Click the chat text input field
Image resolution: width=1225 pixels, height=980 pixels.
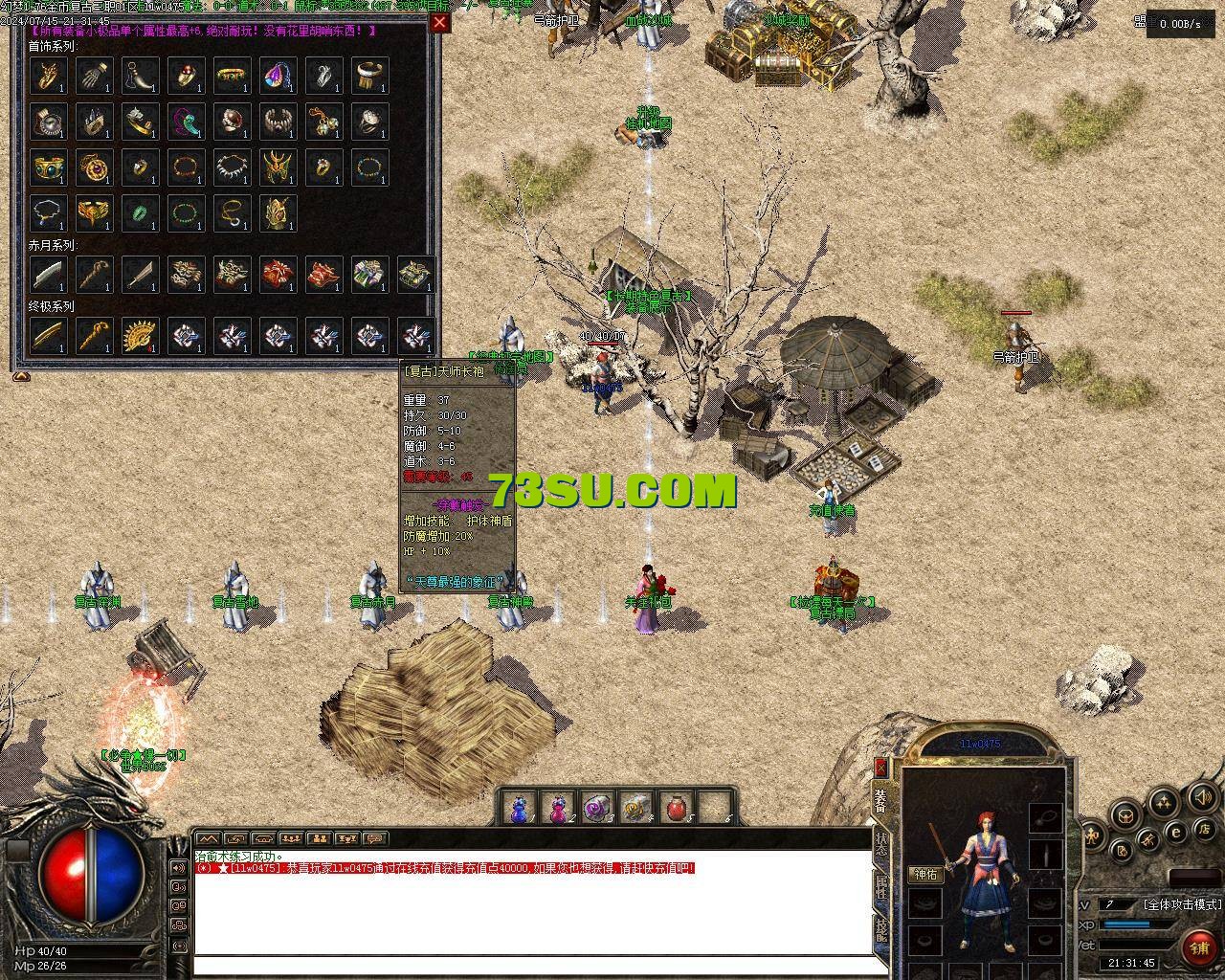[531, 965]
